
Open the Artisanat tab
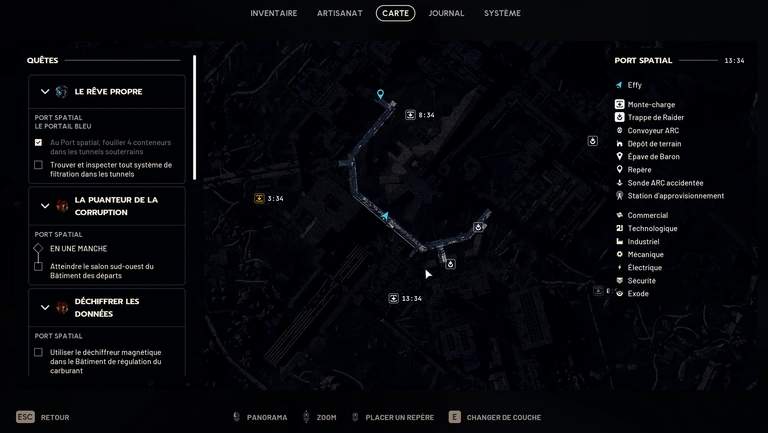pyautogui.click(x=339, y=13)
